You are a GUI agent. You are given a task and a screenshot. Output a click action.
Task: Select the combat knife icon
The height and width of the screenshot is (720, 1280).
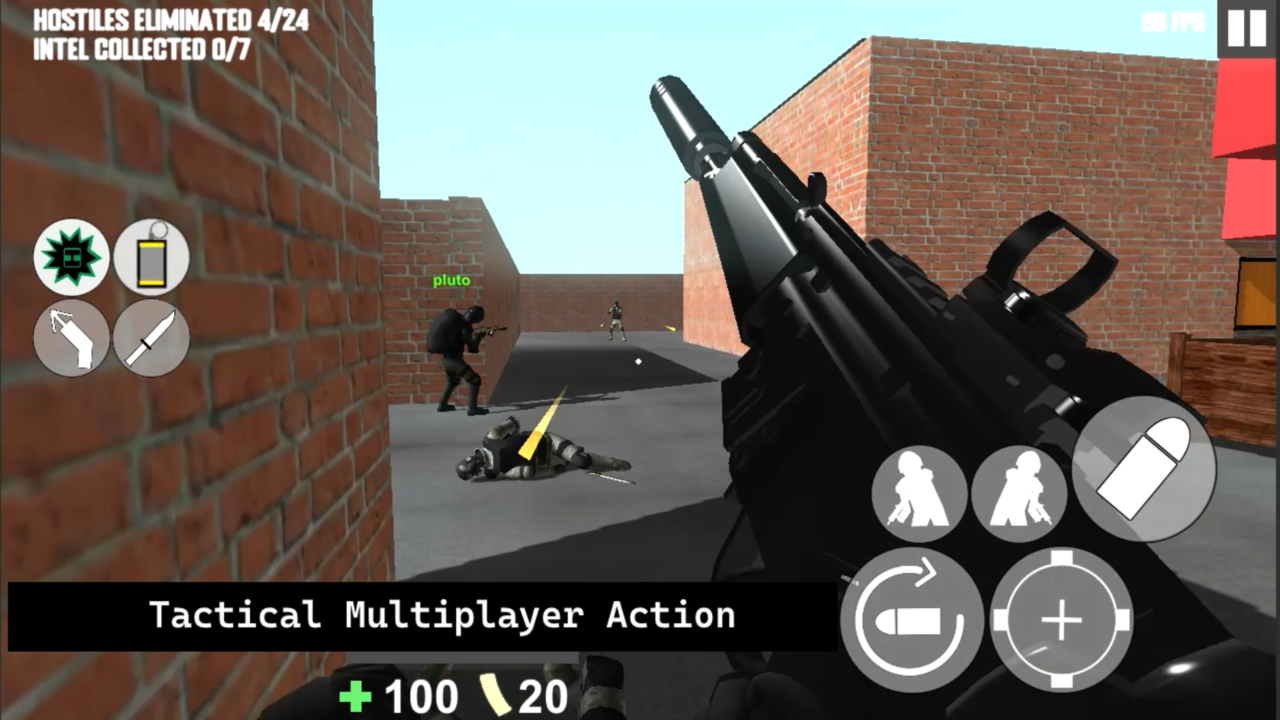point(151,338)
